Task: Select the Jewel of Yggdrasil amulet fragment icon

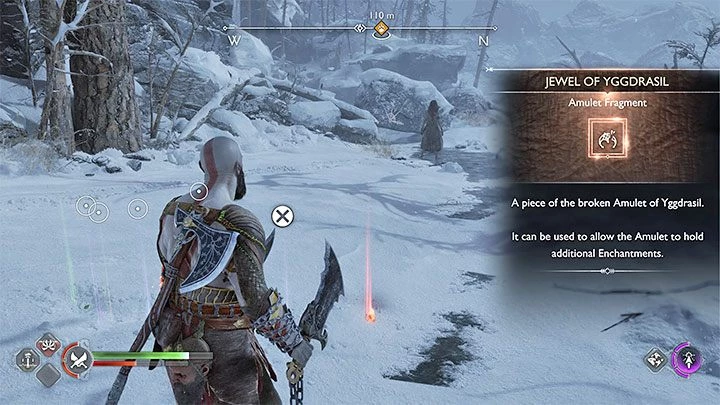Action: [x=602, y=141]
